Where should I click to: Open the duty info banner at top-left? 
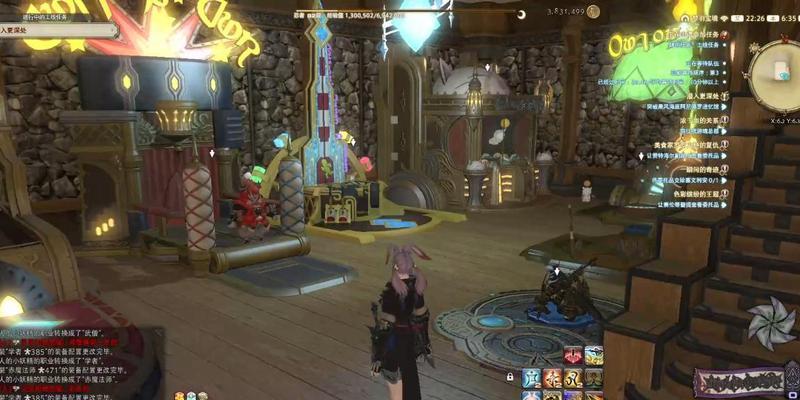tap(58, 30)
